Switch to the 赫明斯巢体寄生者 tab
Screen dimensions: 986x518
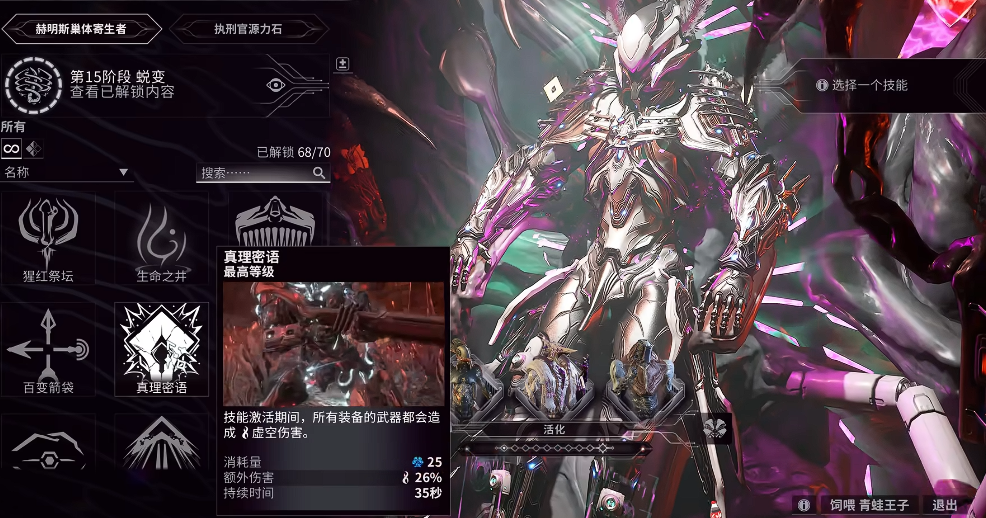82,28
